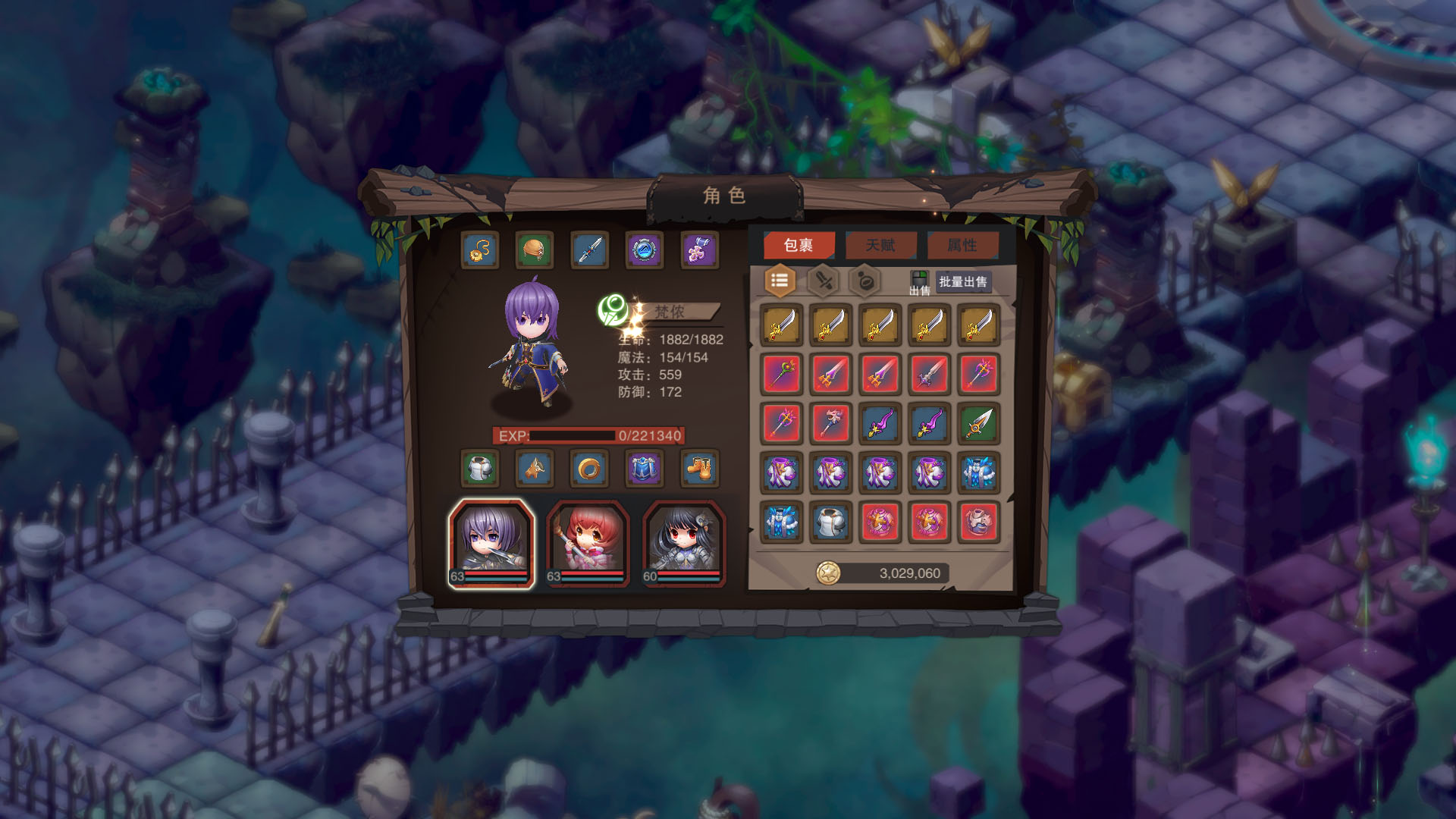Viewport: 1456px width, 819px height.
Task: Select the equipped gold pocket watch slot
Action: click(481, 250)
